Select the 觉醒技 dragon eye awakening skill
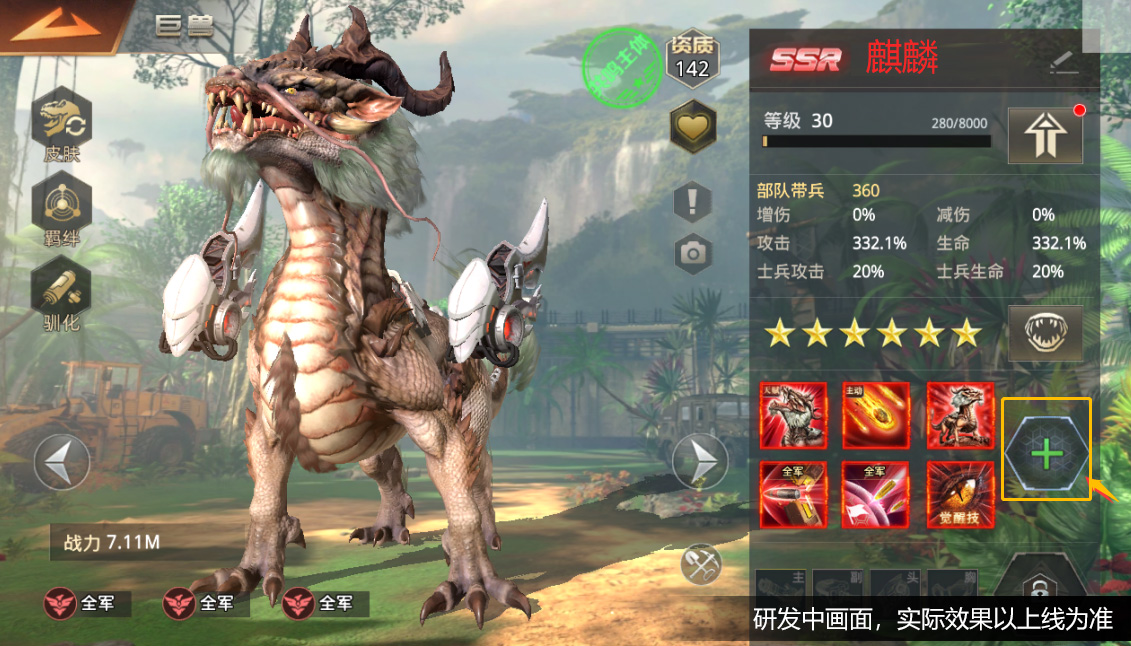Image resolution: width=1131 pixels, height=646 pixels. point(960,494)
